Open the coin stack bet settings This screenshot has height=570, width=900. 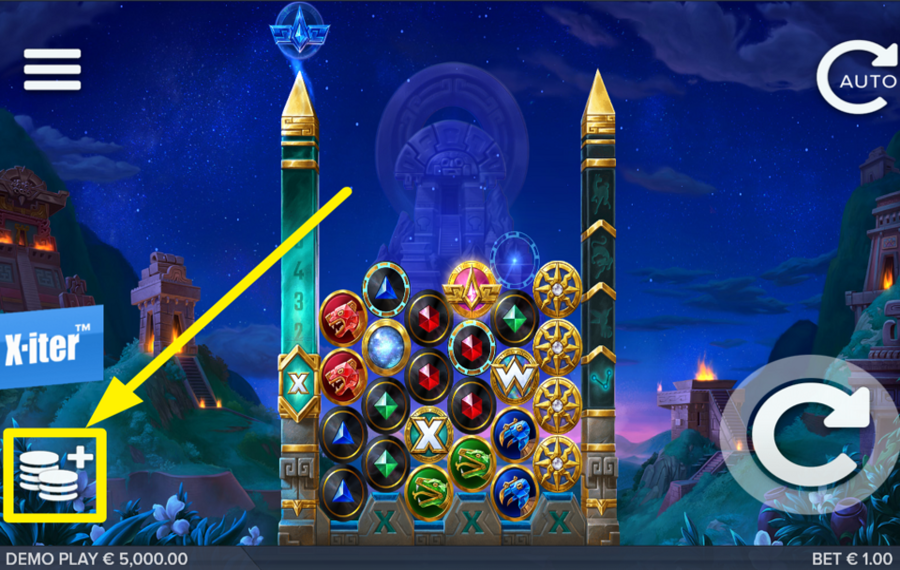click(x=55, y=476)
